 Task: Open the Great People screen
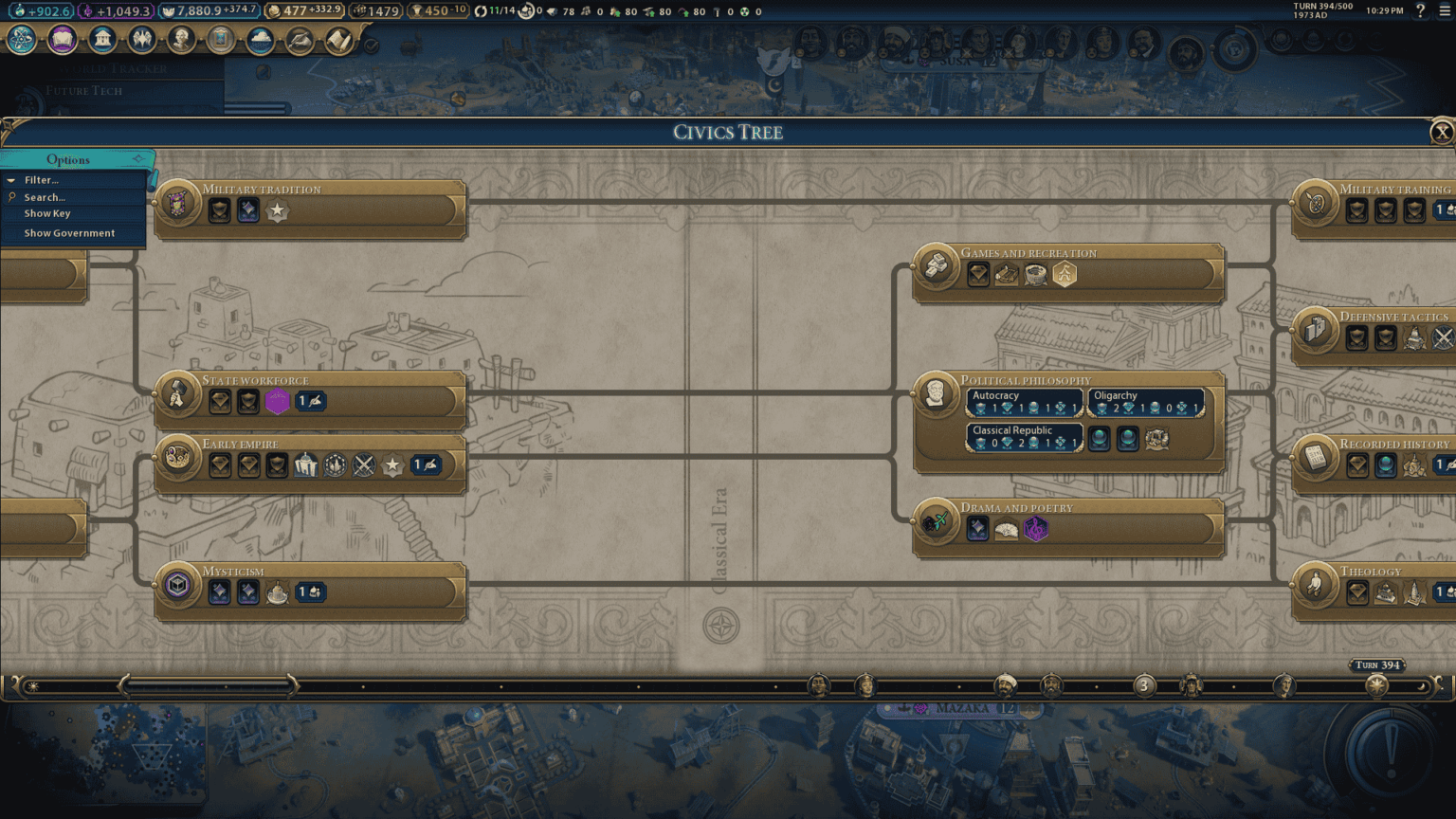[x=180, y=40]
